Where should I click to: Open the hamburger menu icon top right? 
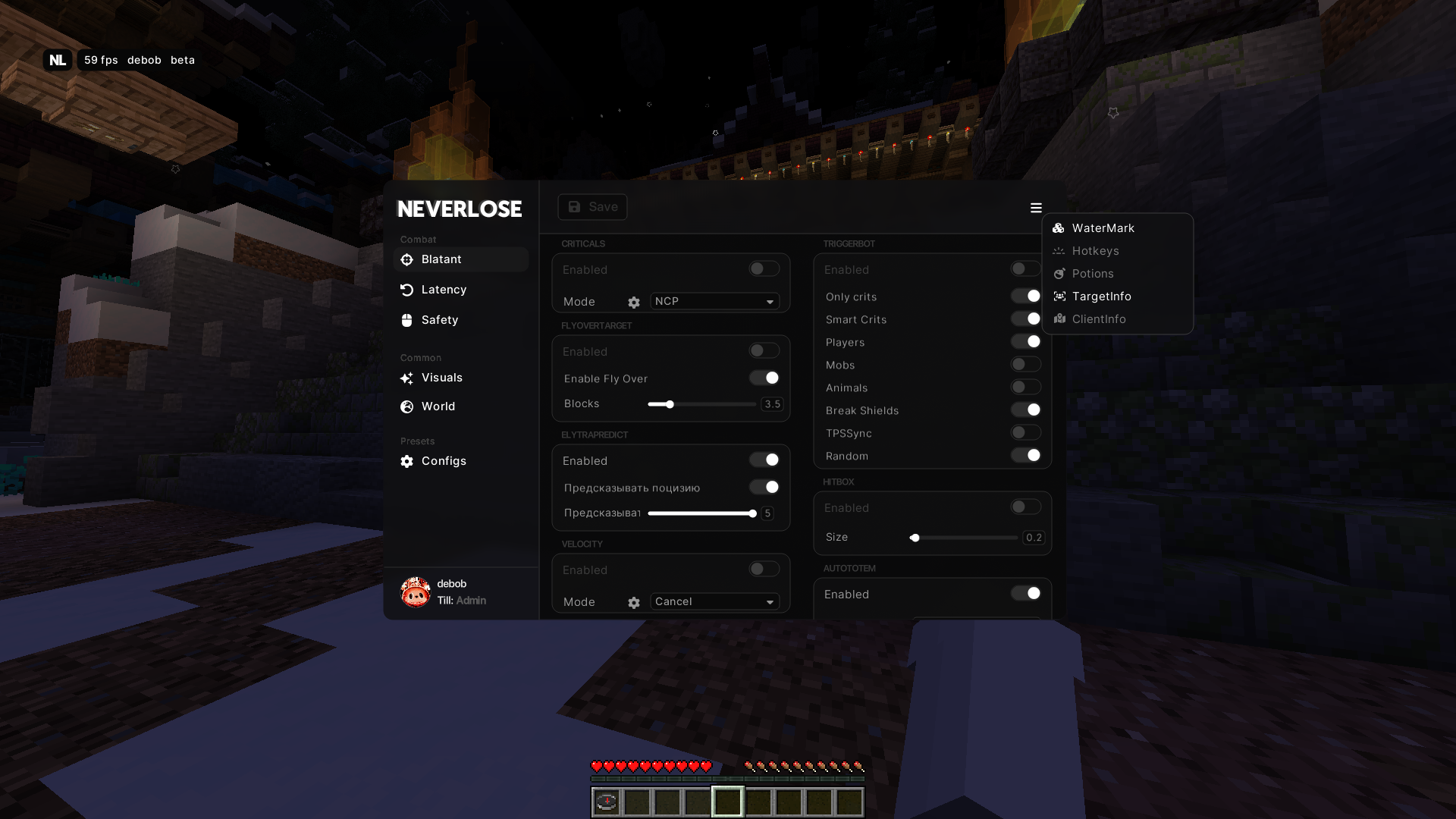pyautogui.click(x=1036, y=207)
